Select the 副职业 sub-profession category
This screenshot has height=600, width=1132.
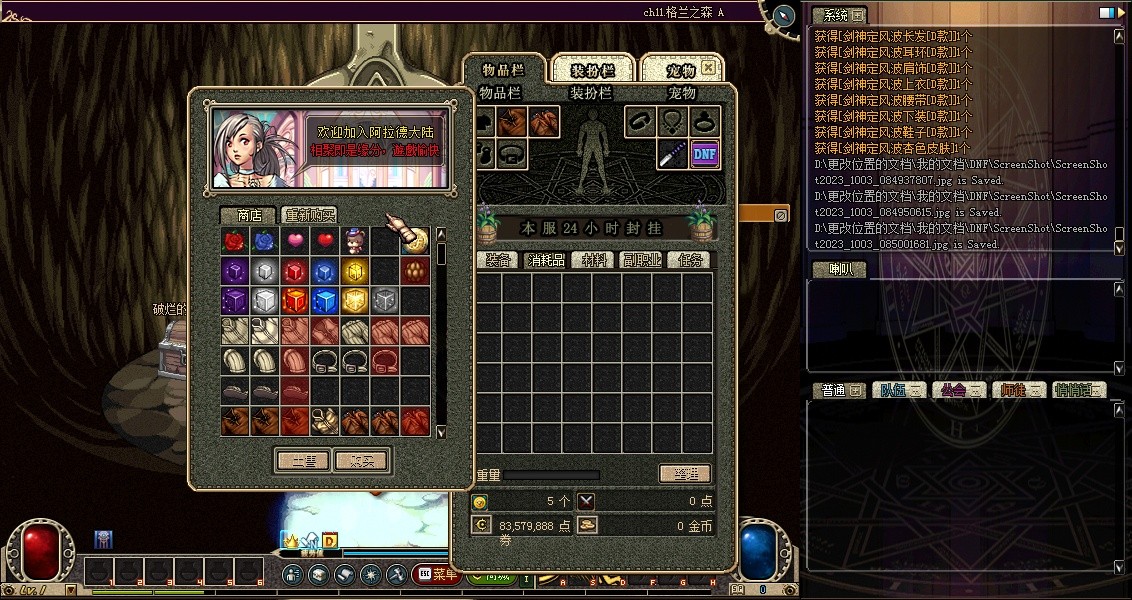[x=641, y=260]
